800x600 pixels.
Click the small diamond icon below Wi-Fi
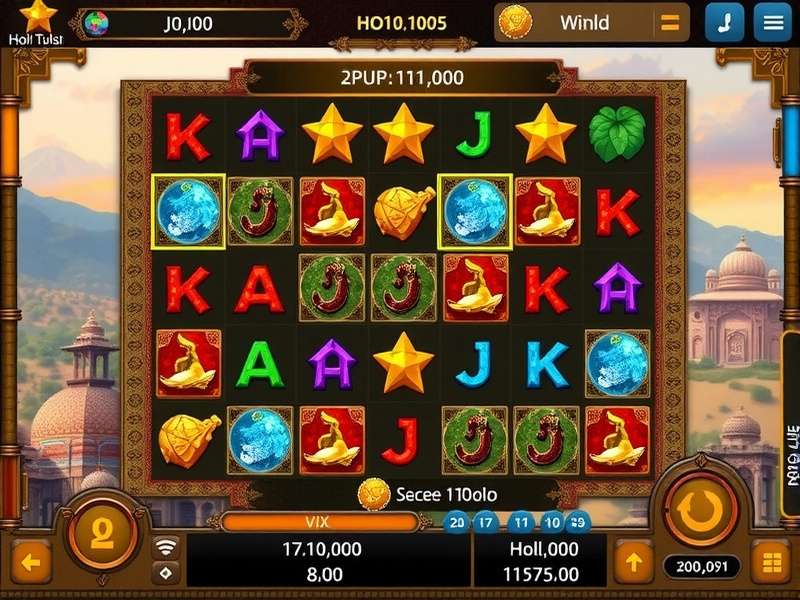[x=166, y=572]
